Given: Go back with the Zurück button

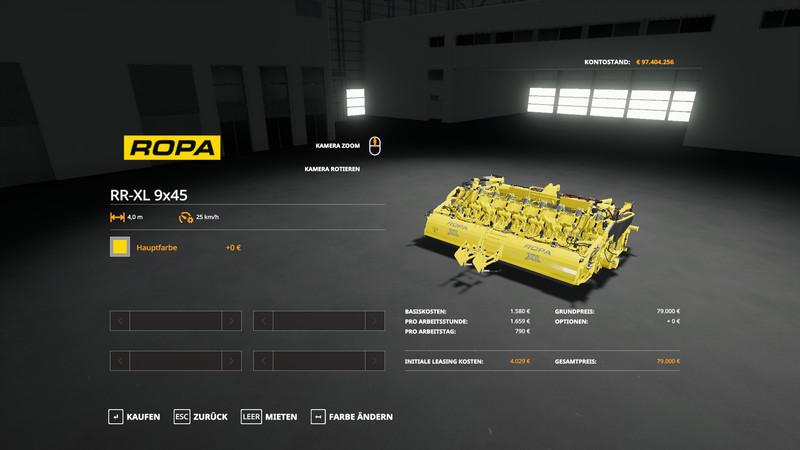Looking at the screenshot, I should pyautogui.click(x=201, y=416).
